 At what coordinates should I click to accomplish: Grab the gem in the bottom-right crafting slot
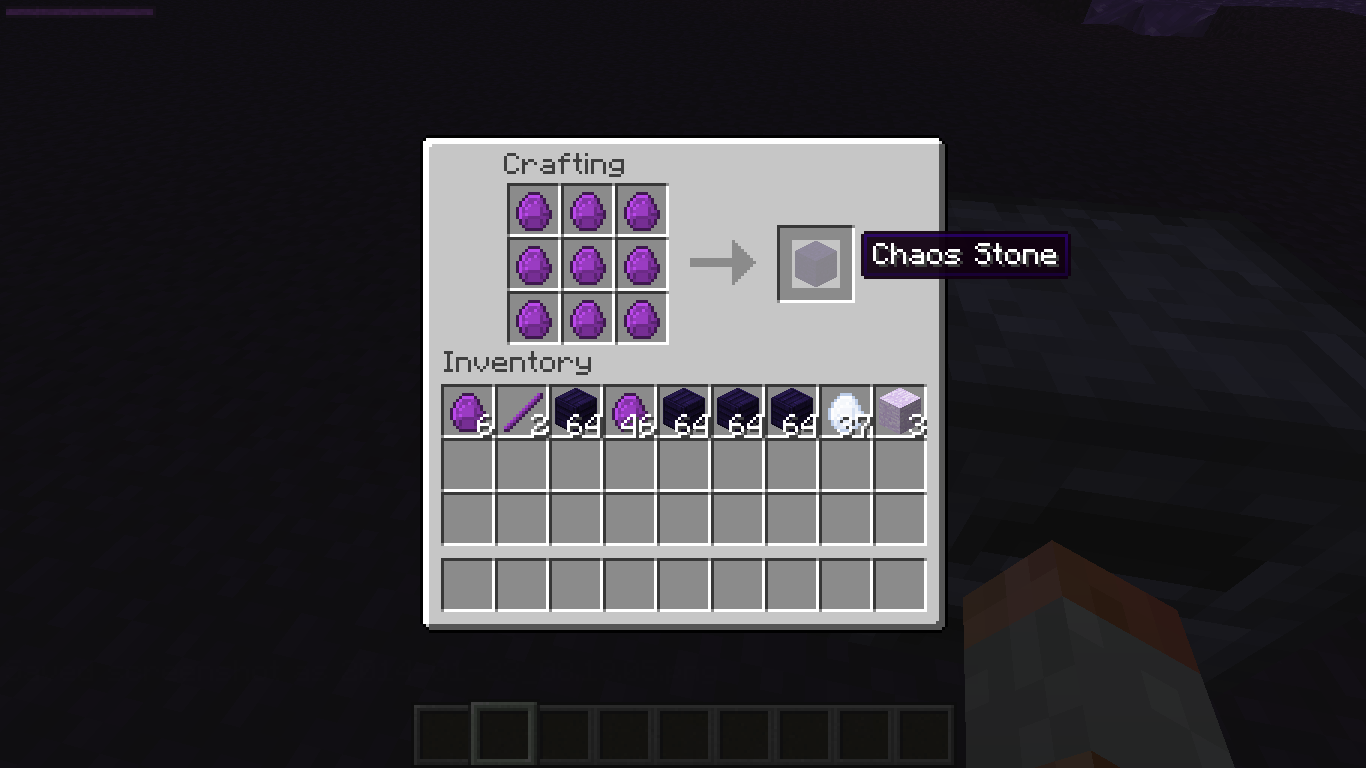tap(642, 319)
